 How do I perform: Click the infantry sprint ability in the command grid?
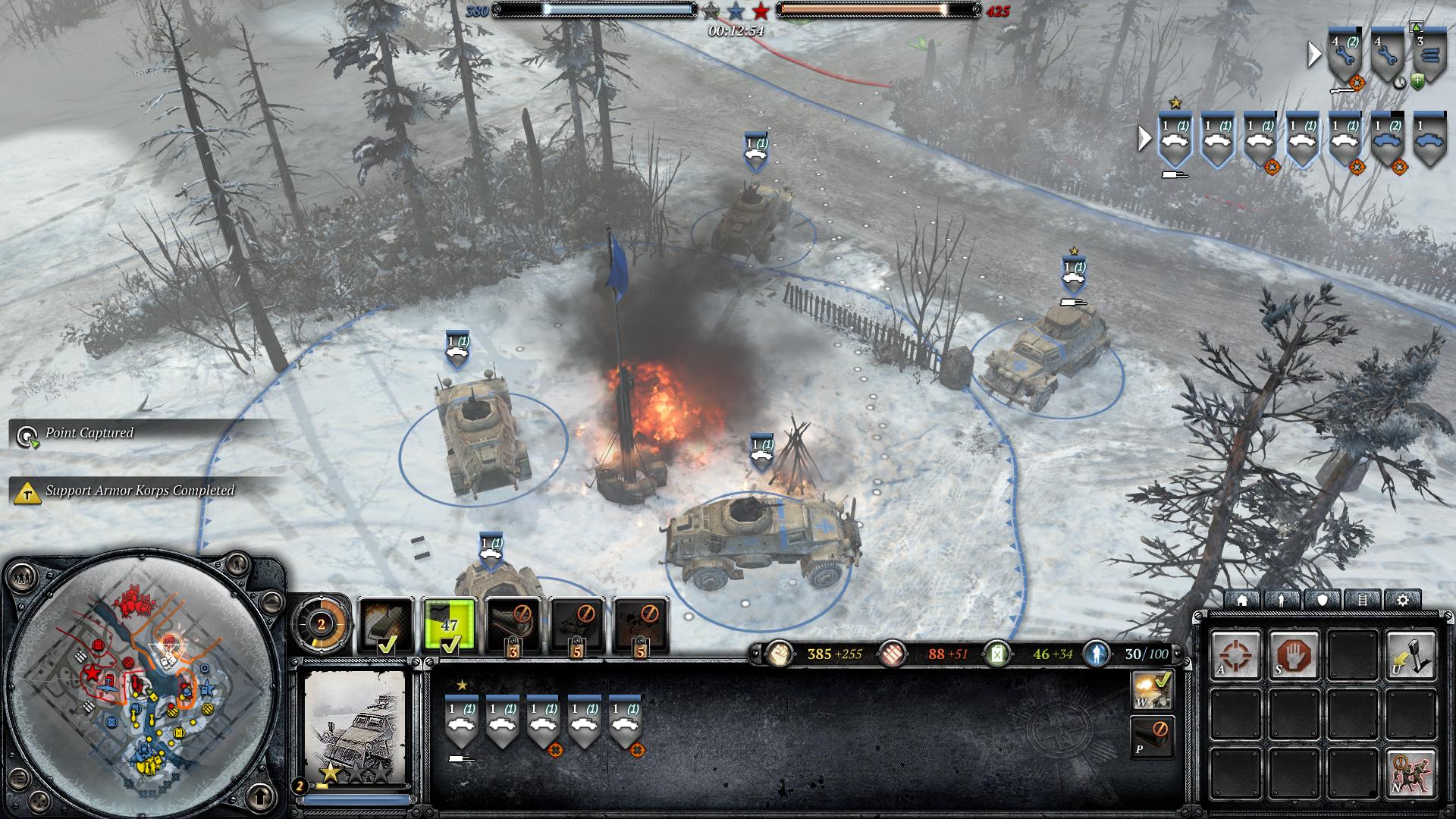(1411, 773)
